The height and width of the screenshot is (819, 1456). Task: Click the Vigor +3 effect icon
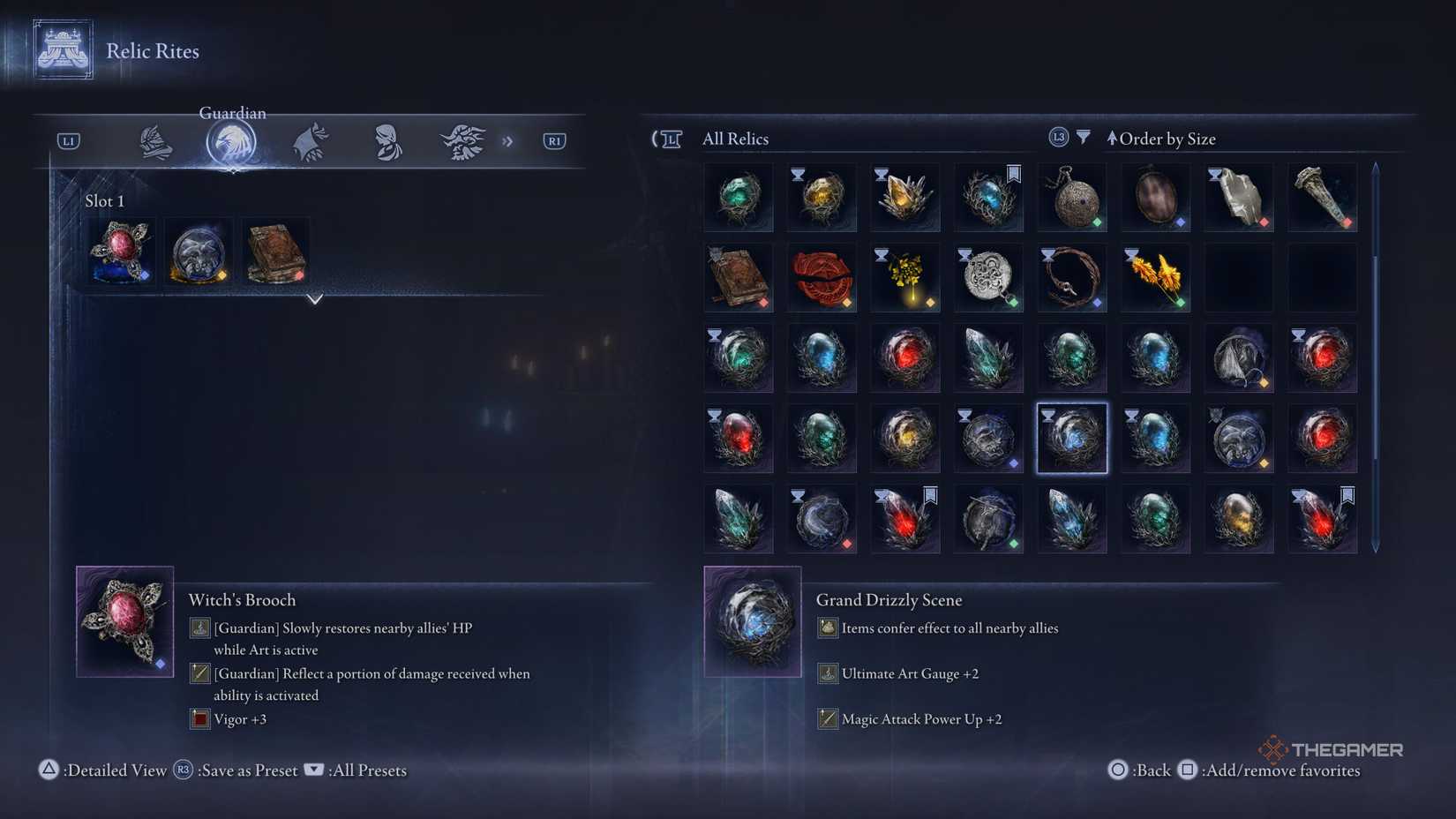click(199, 718)
